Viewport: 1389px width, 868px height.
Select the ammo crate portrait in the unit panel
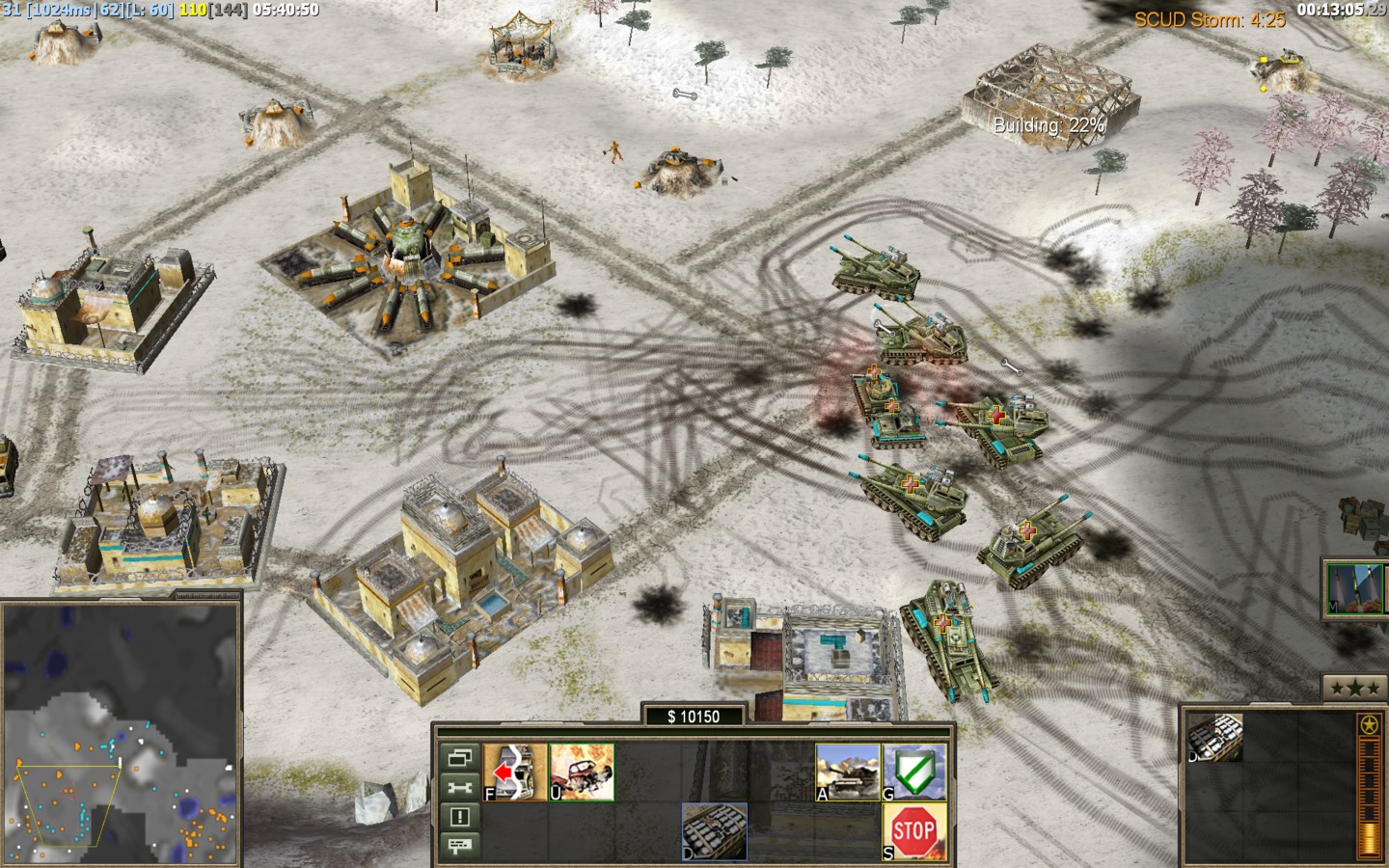[1216, 738]
